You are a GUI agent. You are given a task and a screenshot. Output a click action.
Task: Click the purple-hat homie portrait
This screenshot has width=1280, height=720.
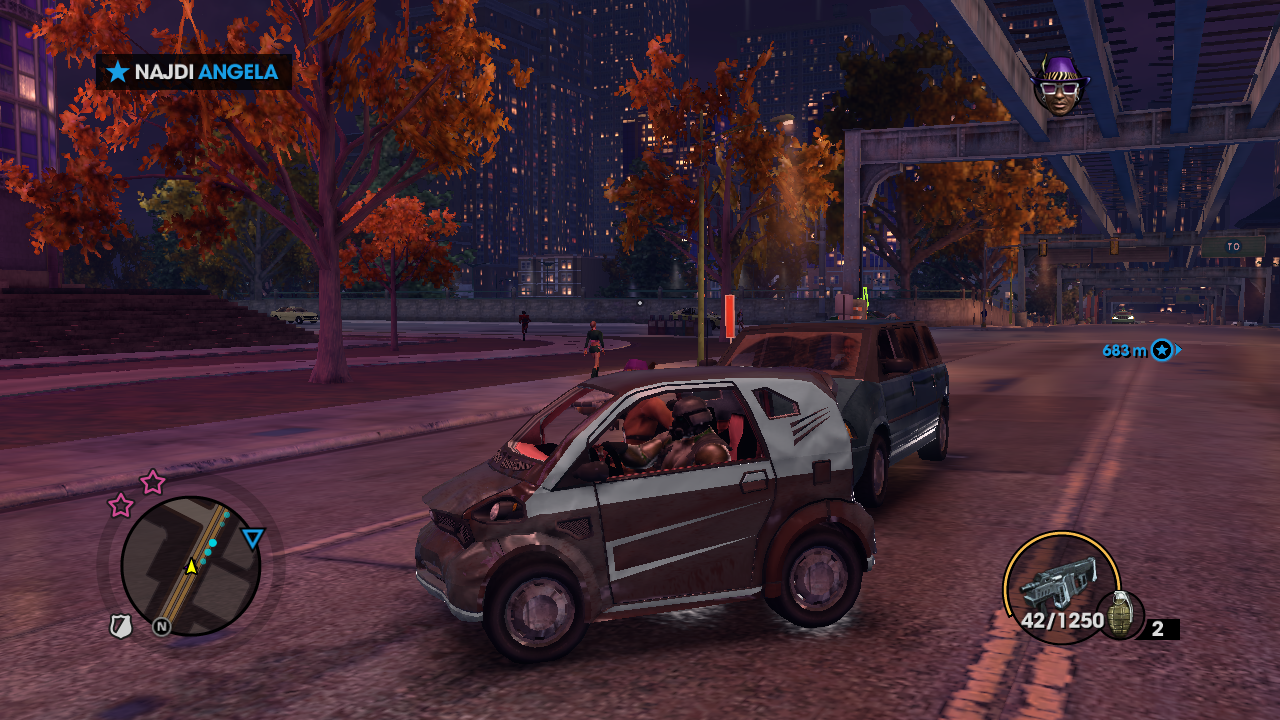[x=1059, y=86]
